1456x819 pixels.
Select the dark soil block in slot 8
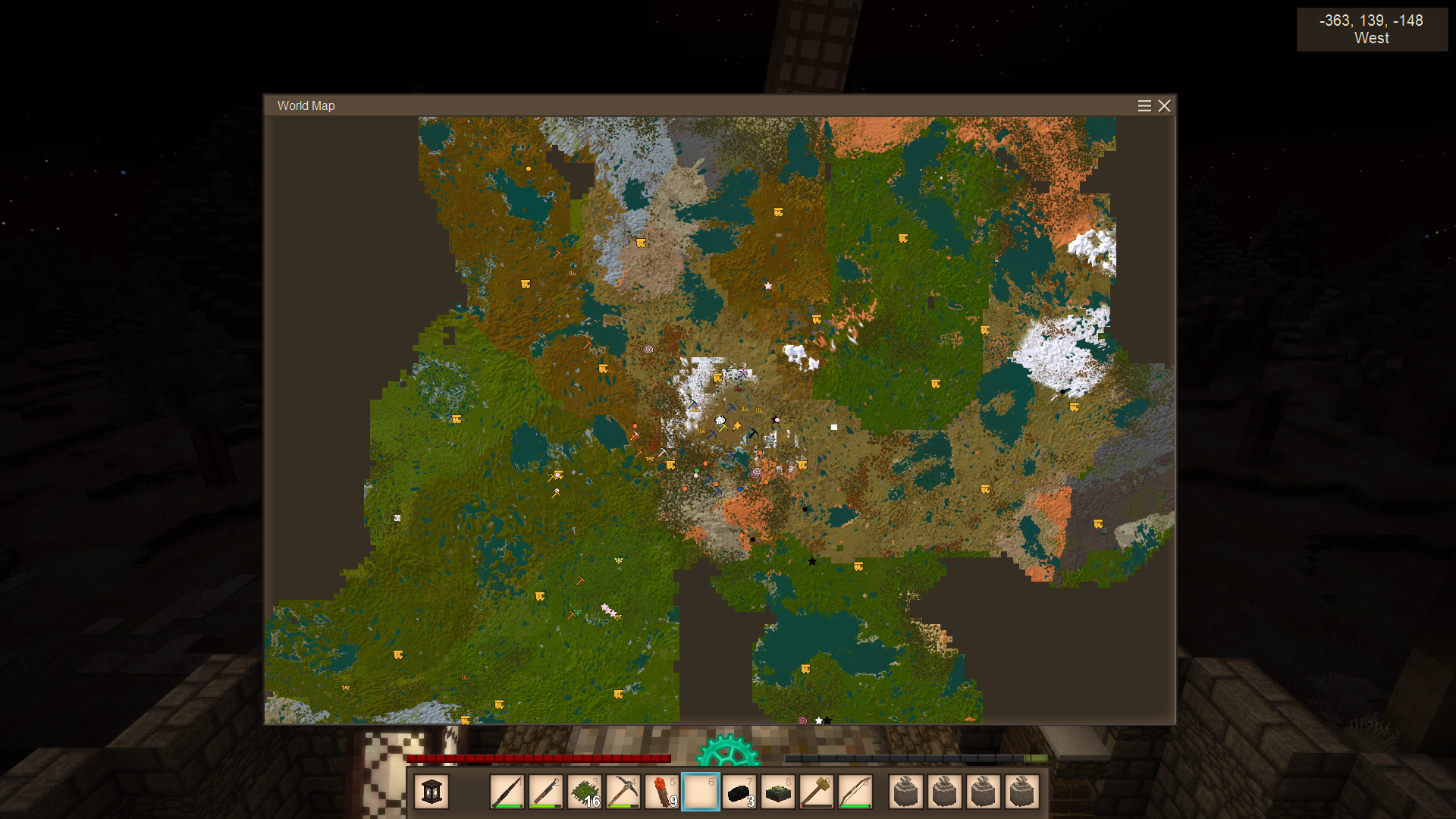pyautogui.click(x=778, y=792)
